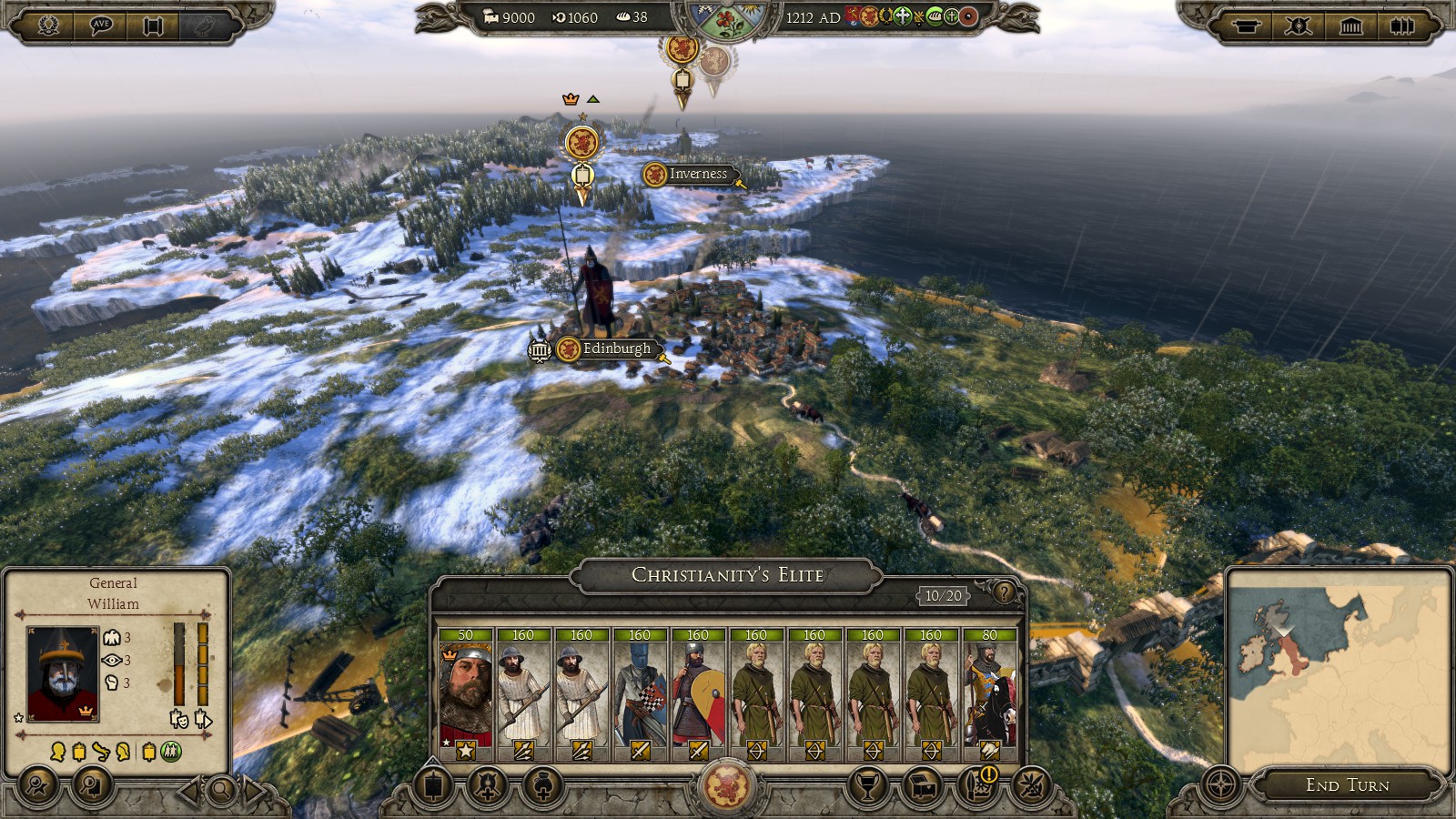Click the compass button beside End Turn
Image resolution: width=1456 pixels, height=819 pixels.
(x=1221, y=784)
